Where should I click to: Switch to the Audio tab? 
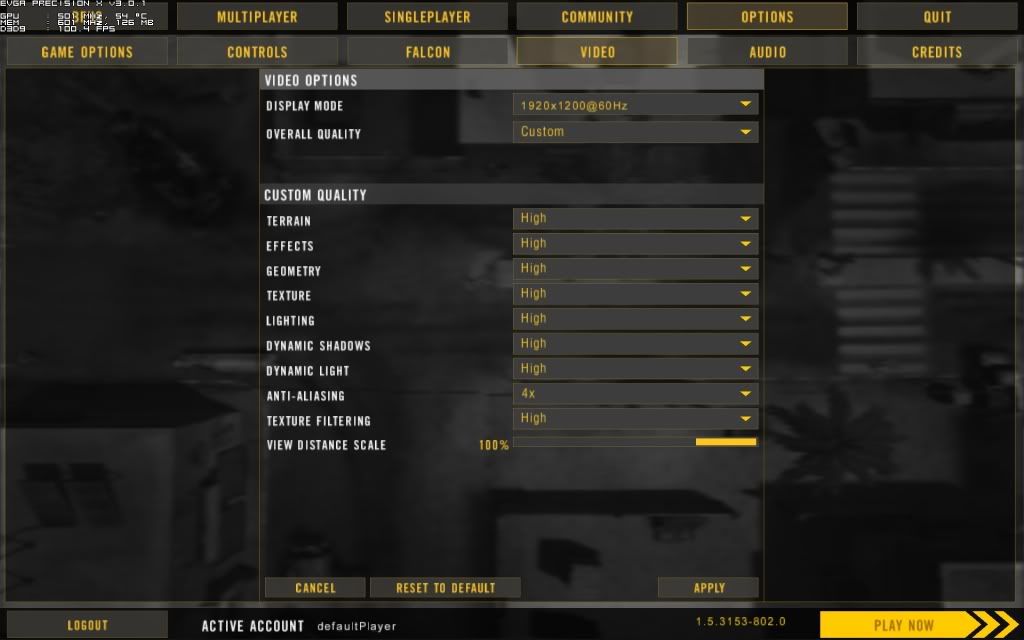[767, 52]
